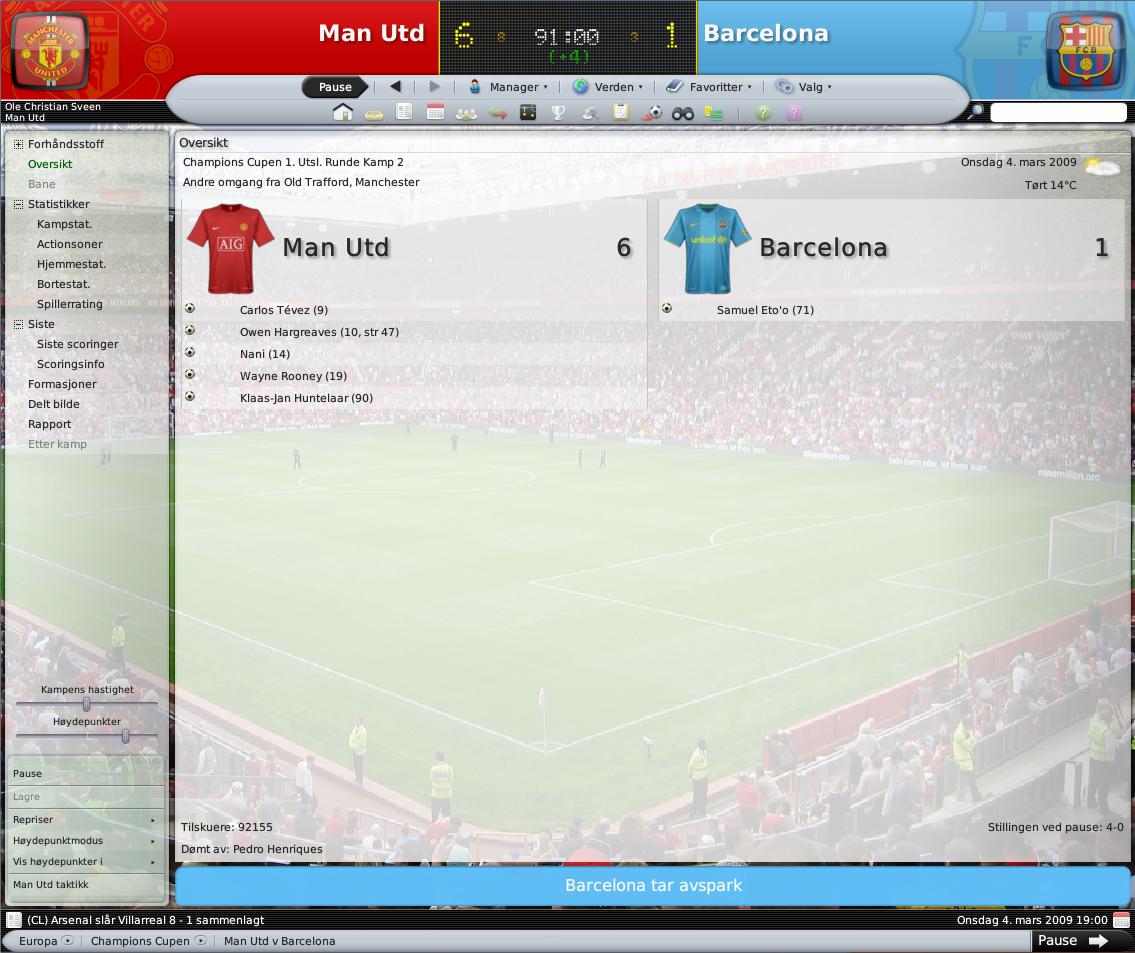Click the home icon in toolbar
Screen dimensions: 1135x953
point(343,112)
